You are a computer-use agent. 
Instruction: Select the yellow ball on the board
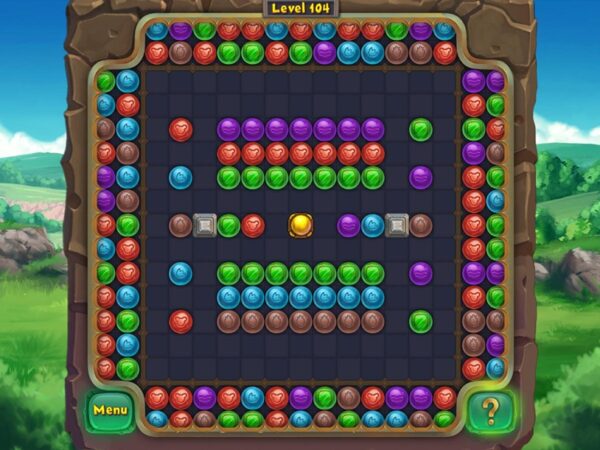[x=301, y=225]
